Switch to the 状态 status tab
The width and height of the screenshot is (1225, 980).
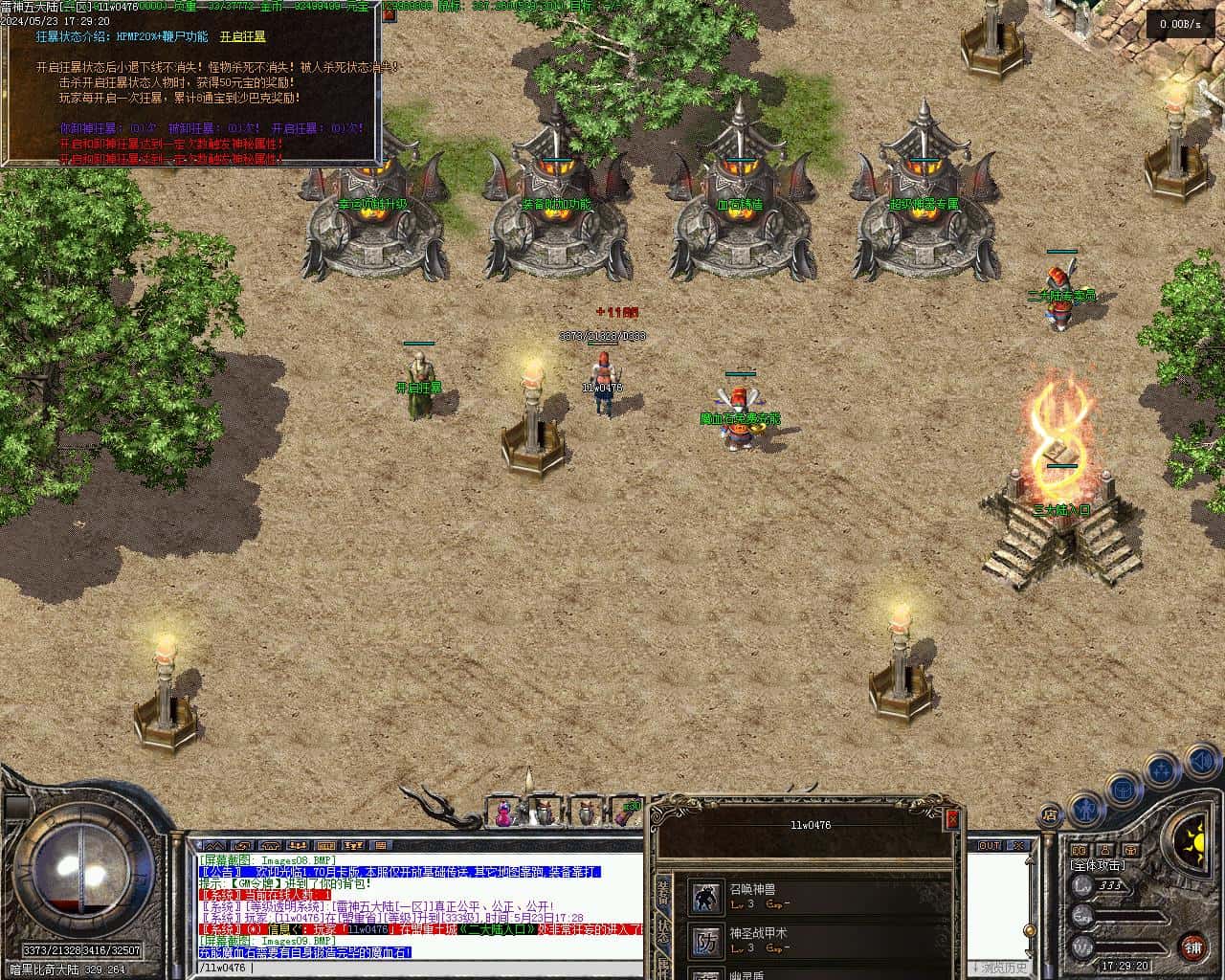coord(663,932)
